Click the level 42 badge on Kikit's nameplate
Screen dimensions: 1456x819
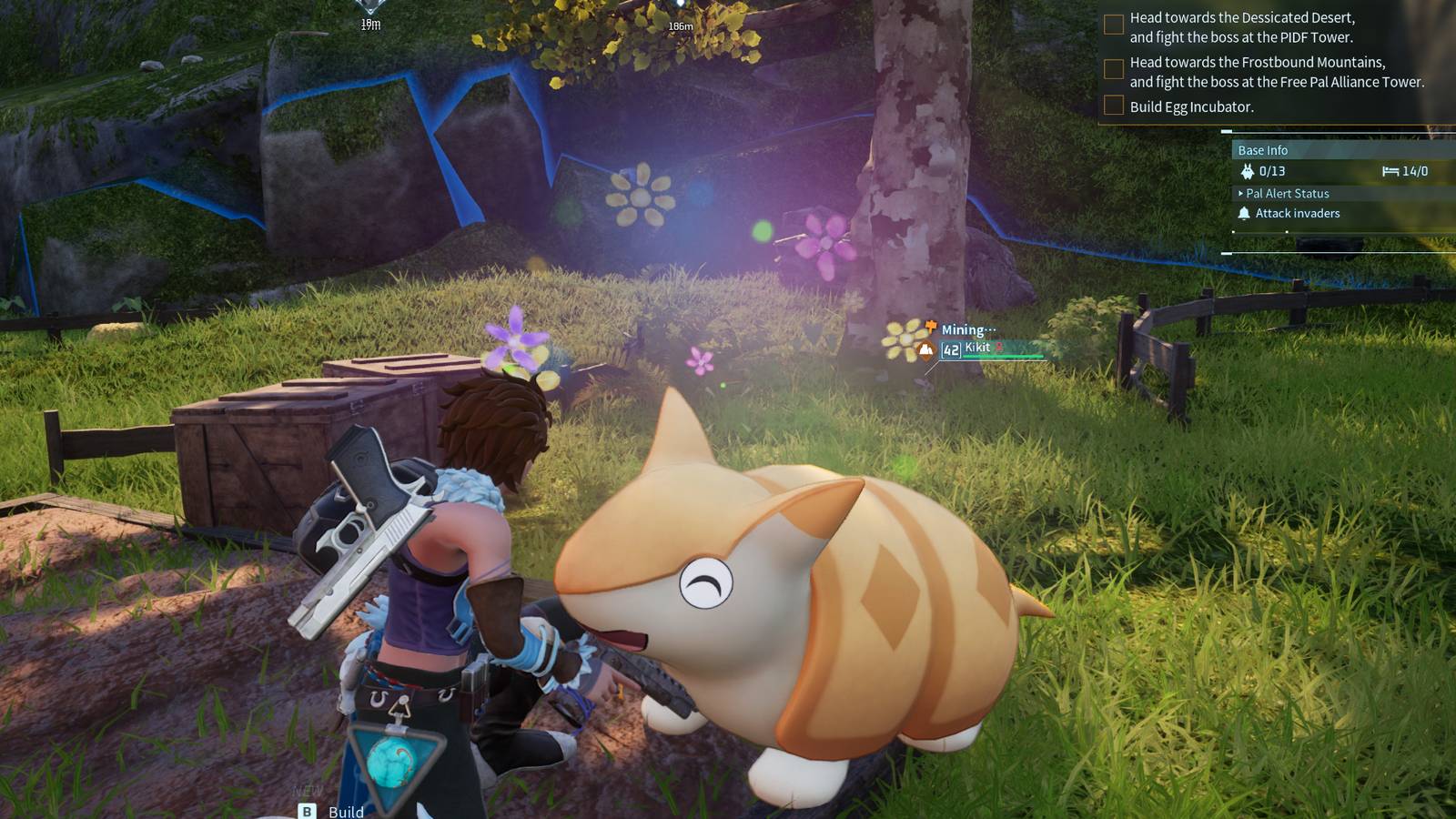pyautogui.click(x=951, y=349)
